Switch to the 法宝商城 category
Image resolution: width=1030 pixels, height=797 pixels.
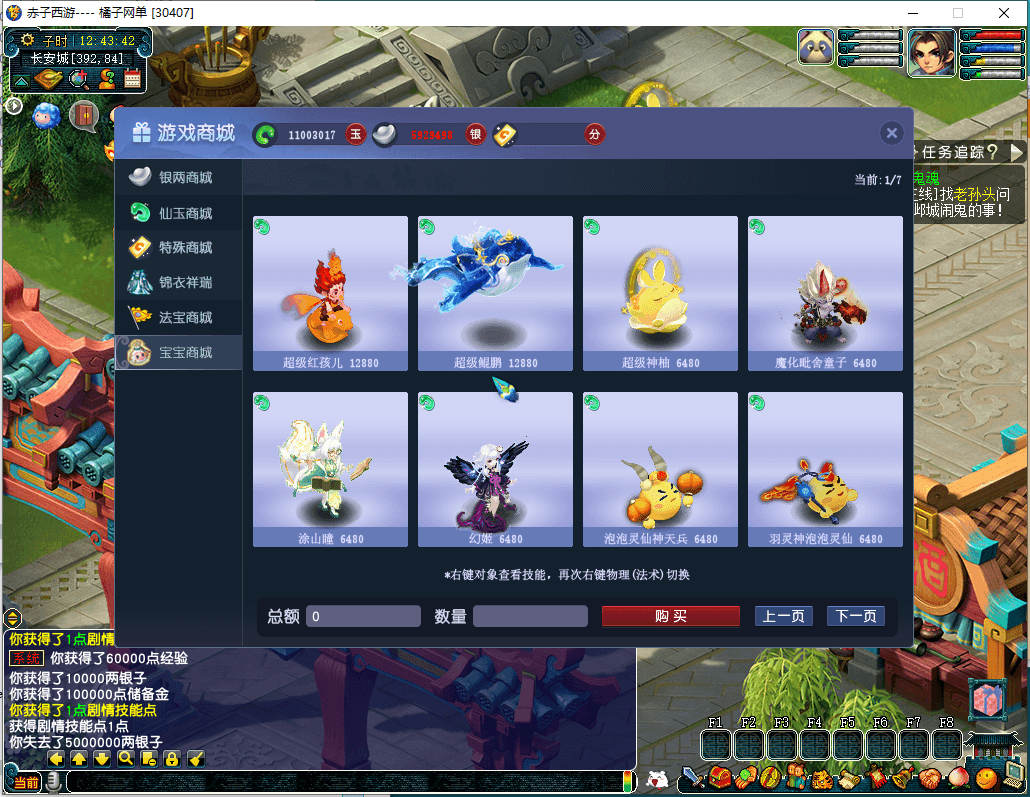[x=178, y=318]
